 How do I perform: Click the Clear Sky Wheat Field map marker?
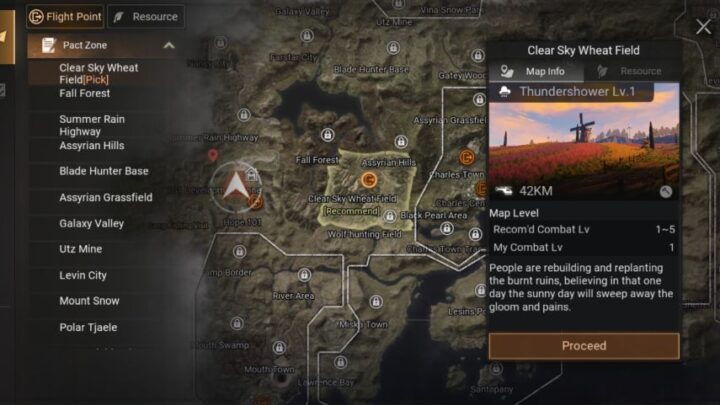pyautogui.click(x=369, y=179)
